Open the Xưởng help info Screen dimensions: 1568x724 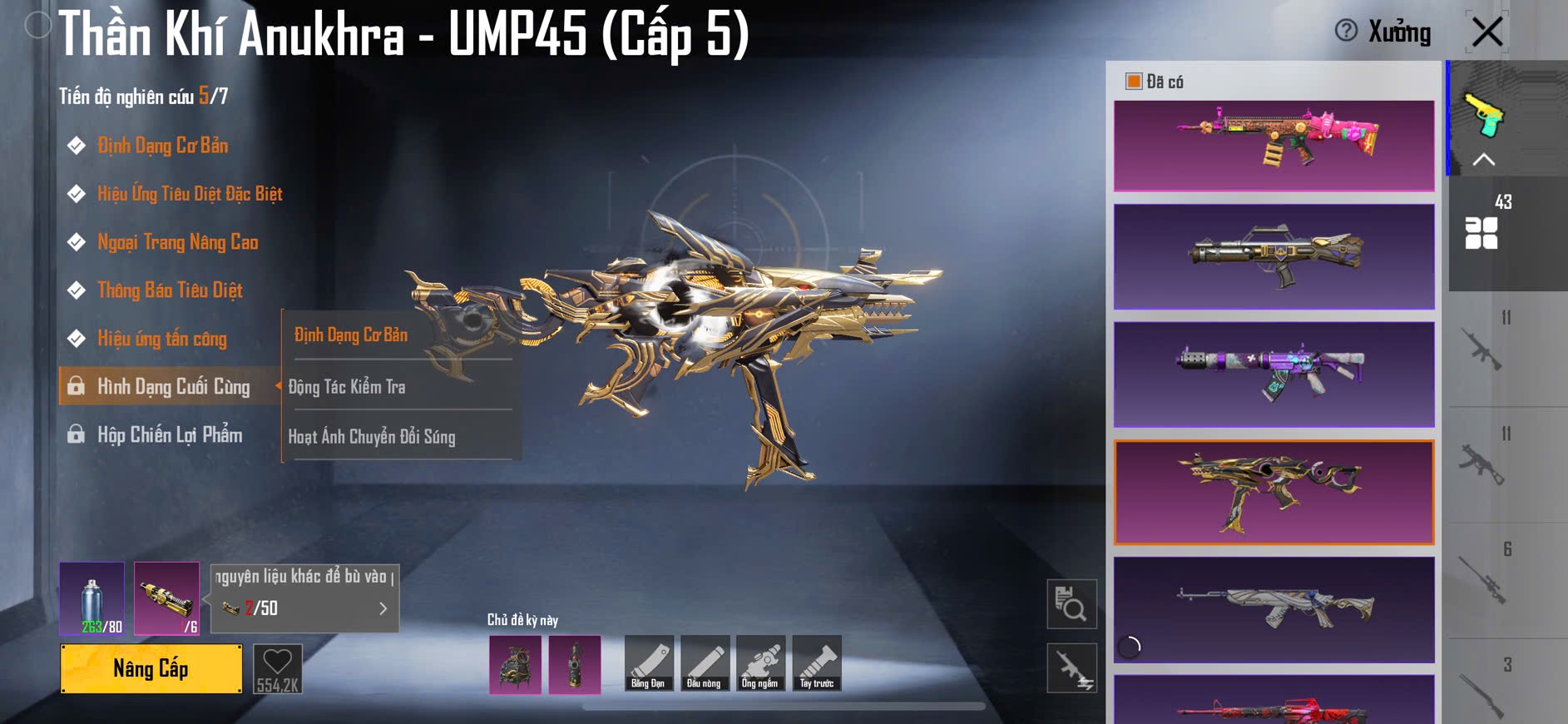(1345, 31)
